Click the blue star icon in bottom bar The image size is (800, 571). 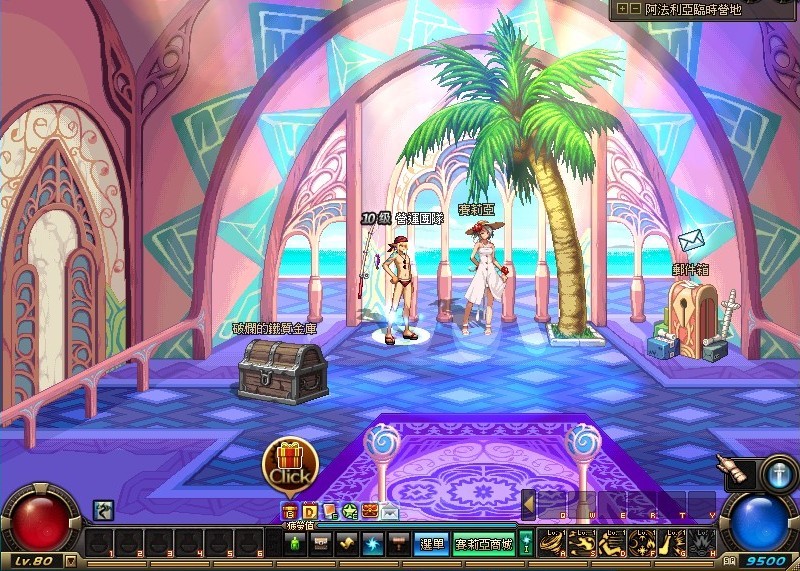pyautogui.click(x=373, y=544)
